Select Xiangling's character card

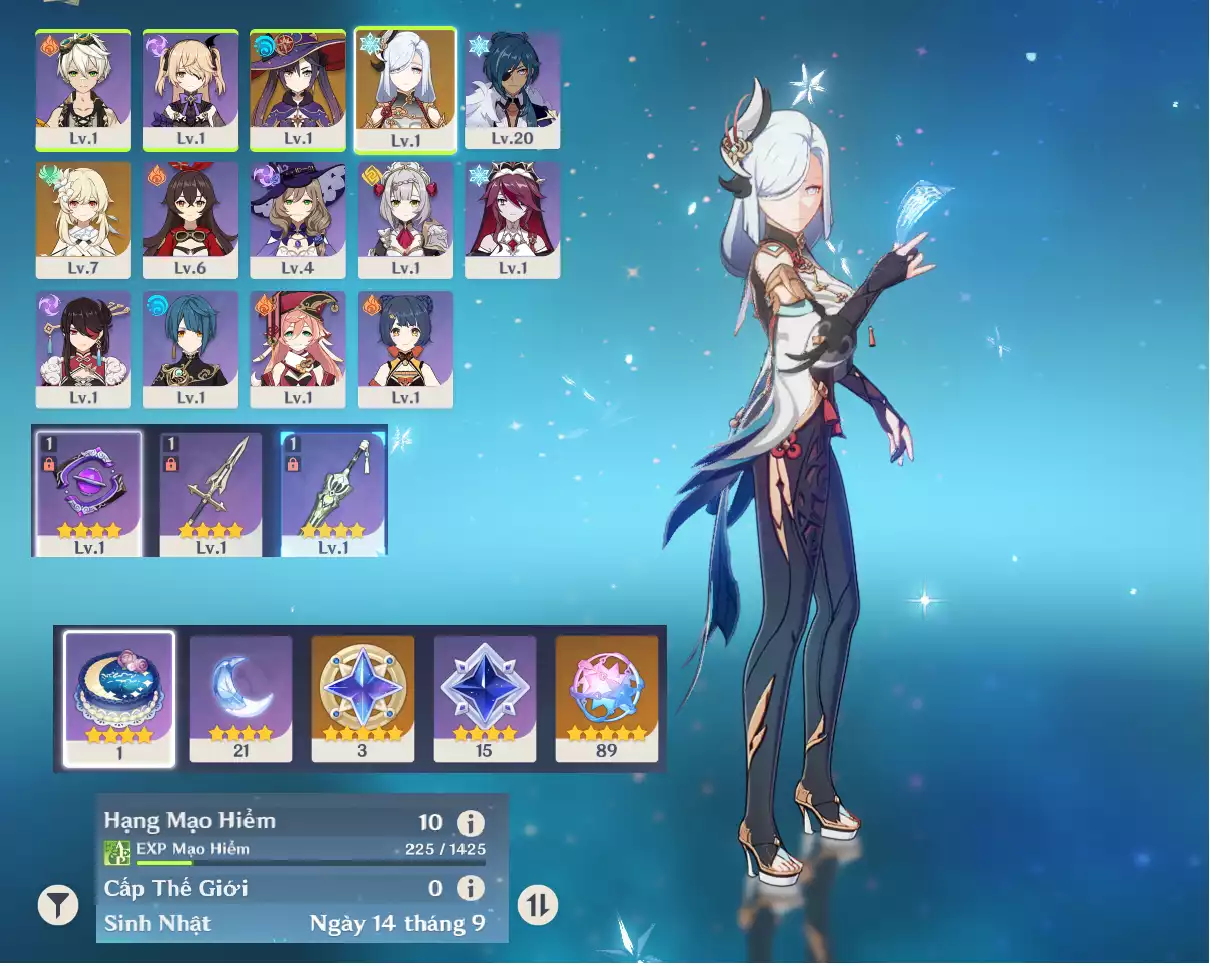(x=405, y=349)
